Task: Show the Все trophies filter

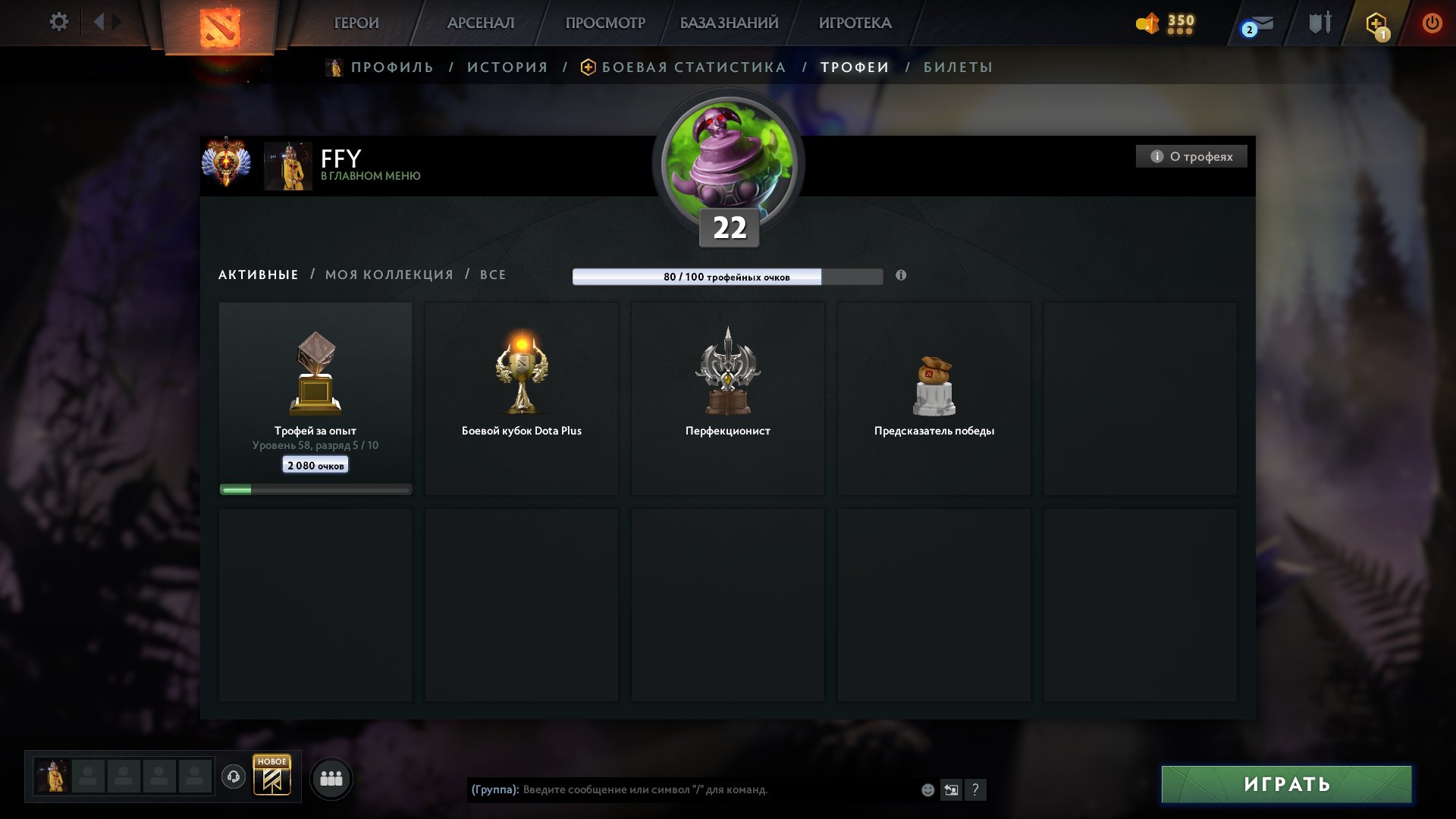Action: (493, 275)
